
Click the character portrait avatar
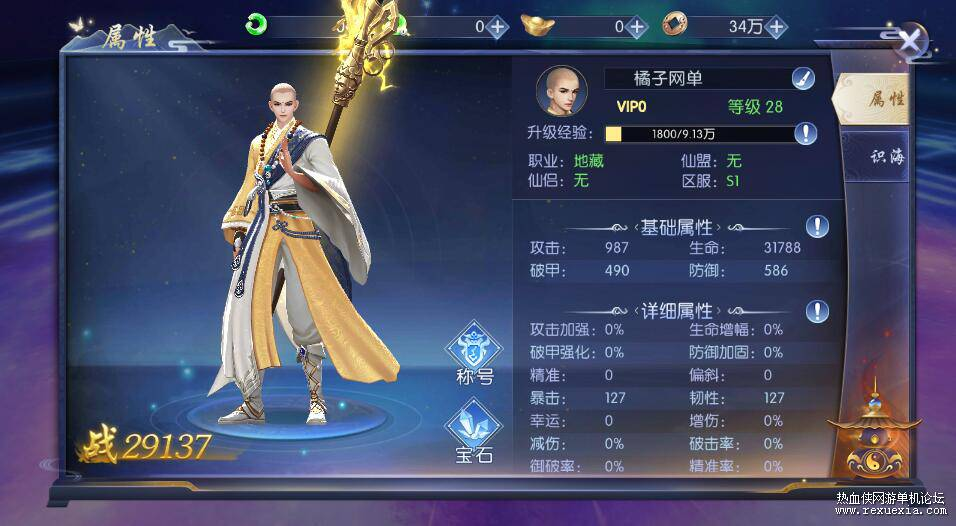[x=561, y=91]
